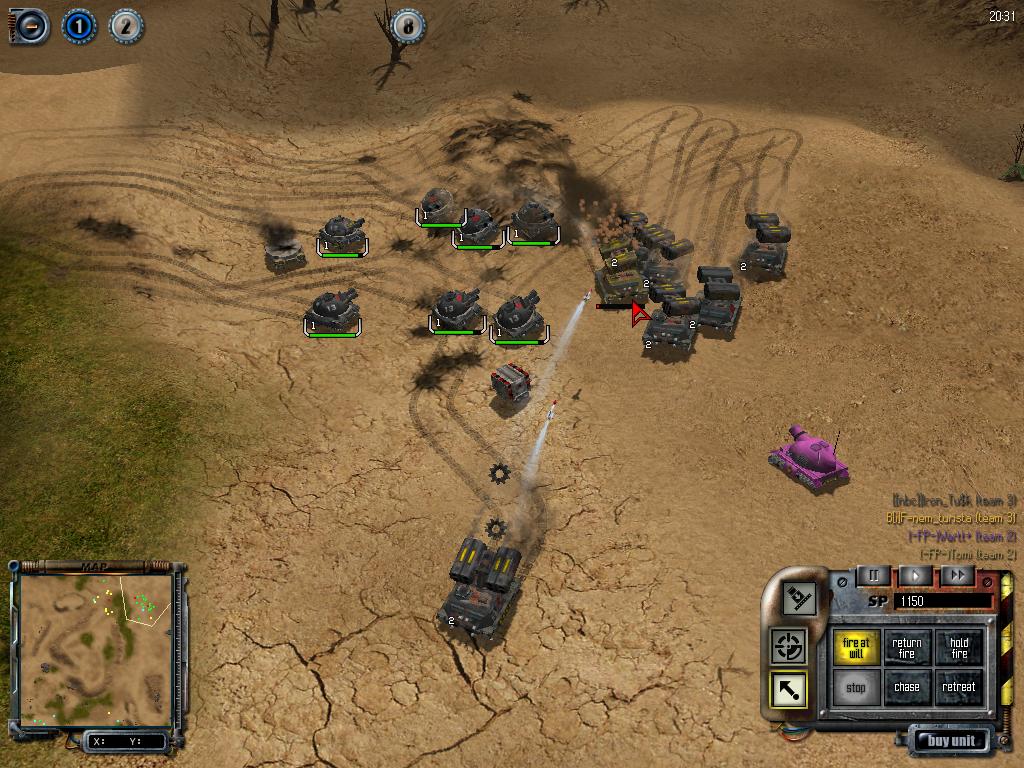Issue the retreat order
Viewport: 1024px width, 768px height.
[x=959, y=688]
